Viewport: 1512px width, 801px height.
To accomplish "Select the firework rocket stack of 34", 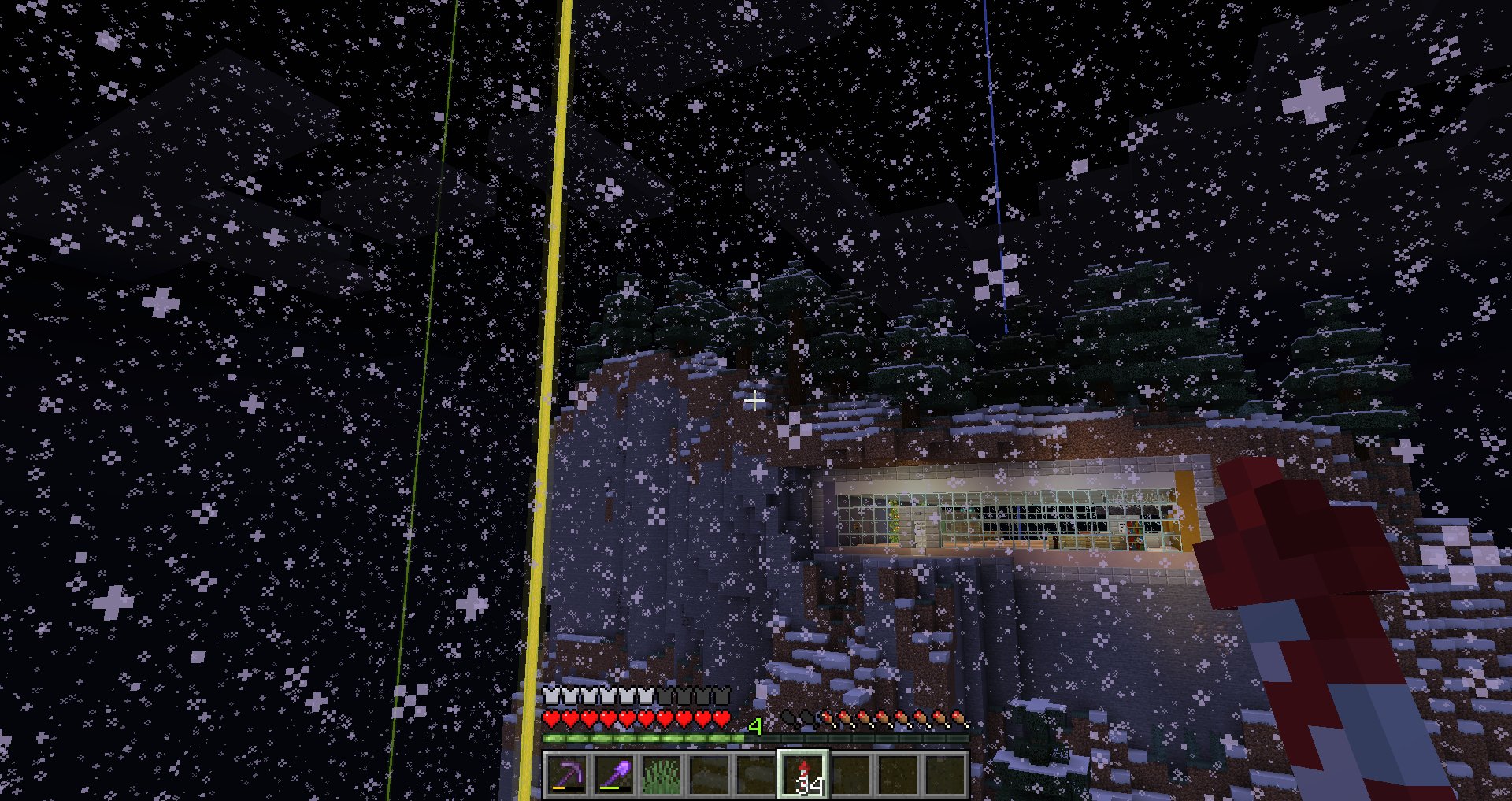I will tap(803, 774).
